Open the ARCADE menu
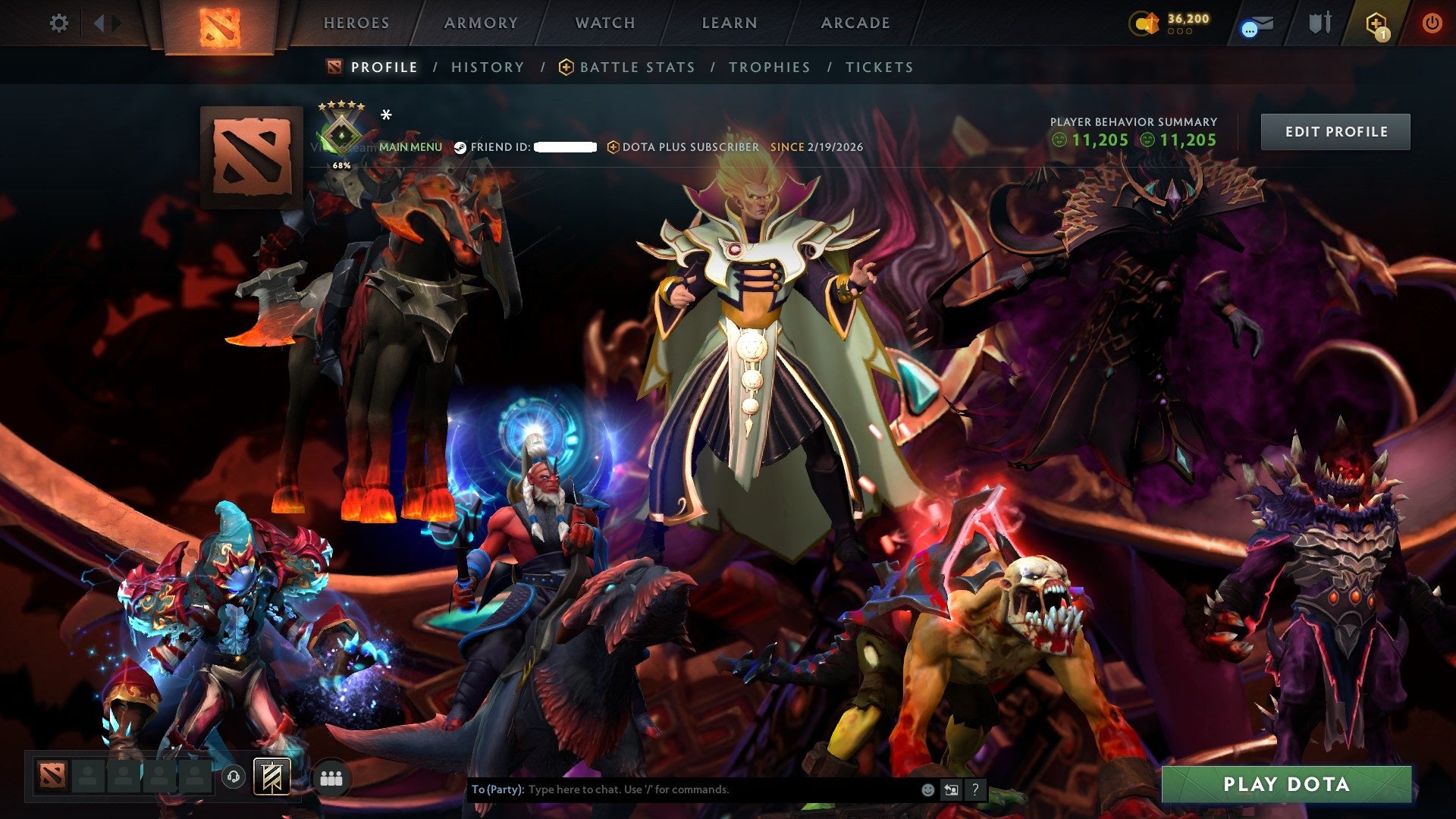Image resolution: width=1456 pixels, height=819 pixels. click(x=855, y=23)
